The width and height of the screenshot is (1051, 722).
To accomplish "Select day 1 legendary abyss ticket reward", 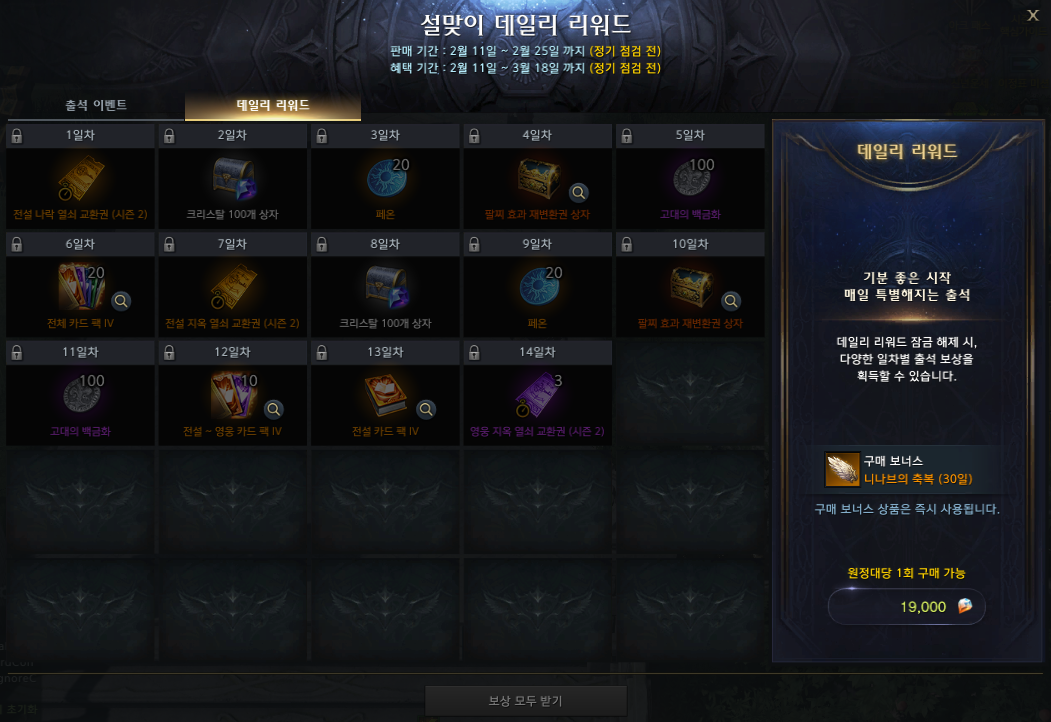I will click(x=80, y=179).
